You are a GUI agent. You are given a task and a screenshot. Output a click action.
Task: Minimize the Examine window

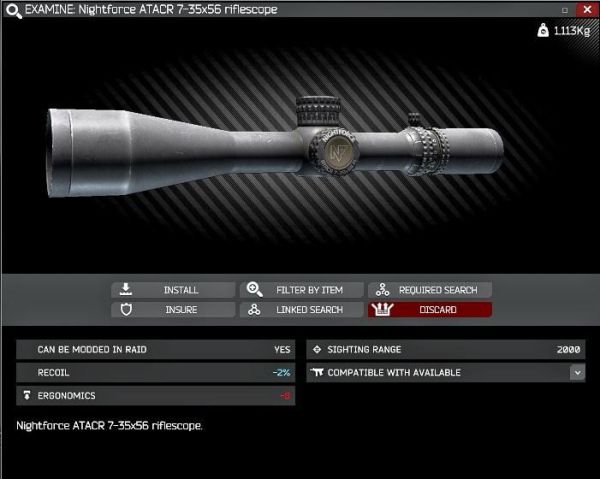tap(564, 9)
